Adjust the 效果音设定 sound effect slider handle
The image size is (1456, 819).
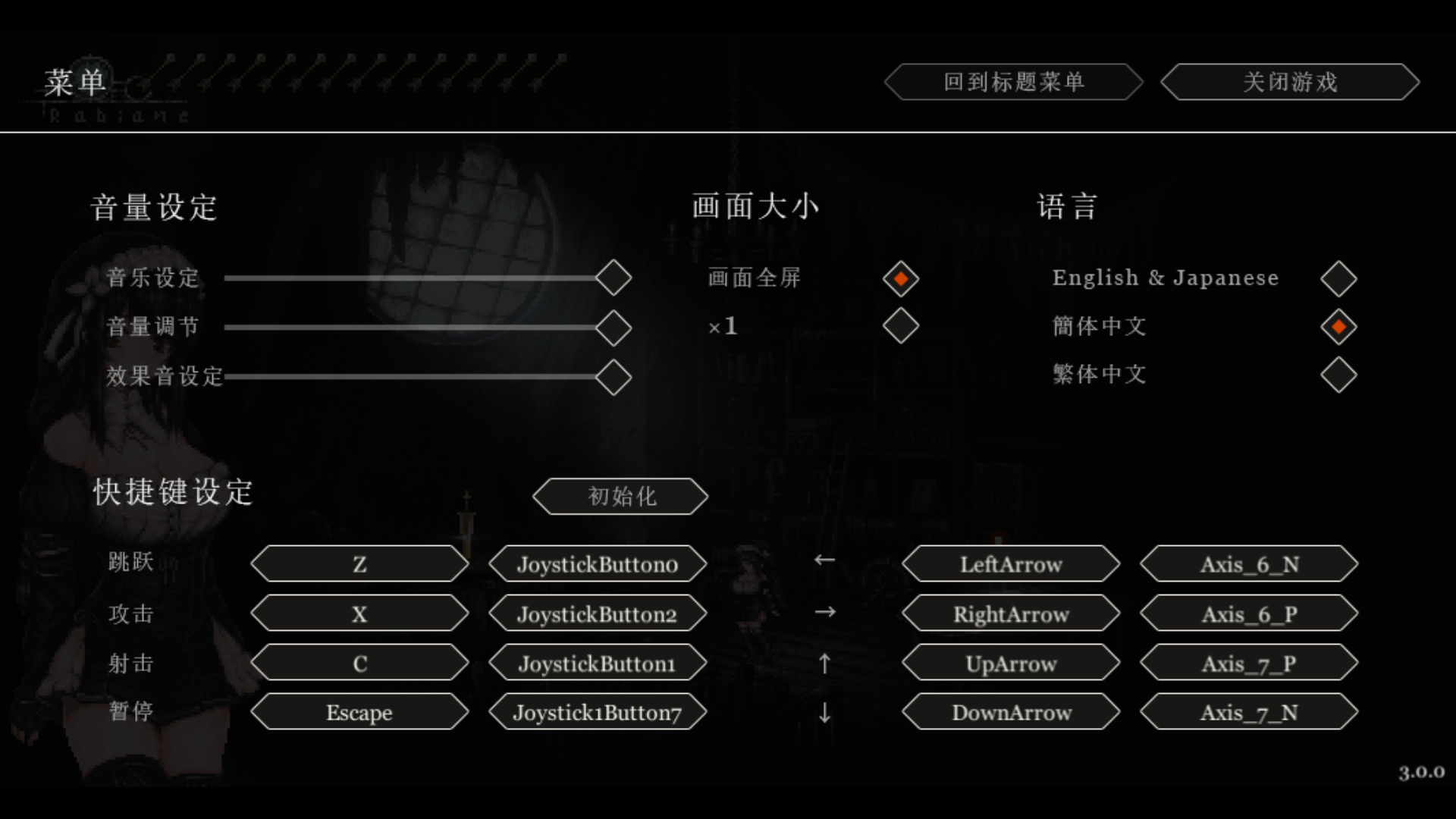point(613,377)
